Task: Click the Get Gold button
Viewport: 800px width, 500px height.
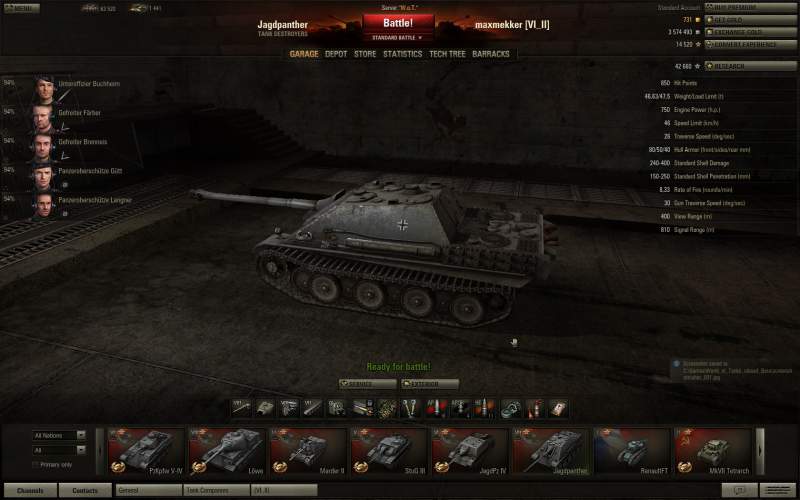Action: pyautogui.click(x=751, y=19)
